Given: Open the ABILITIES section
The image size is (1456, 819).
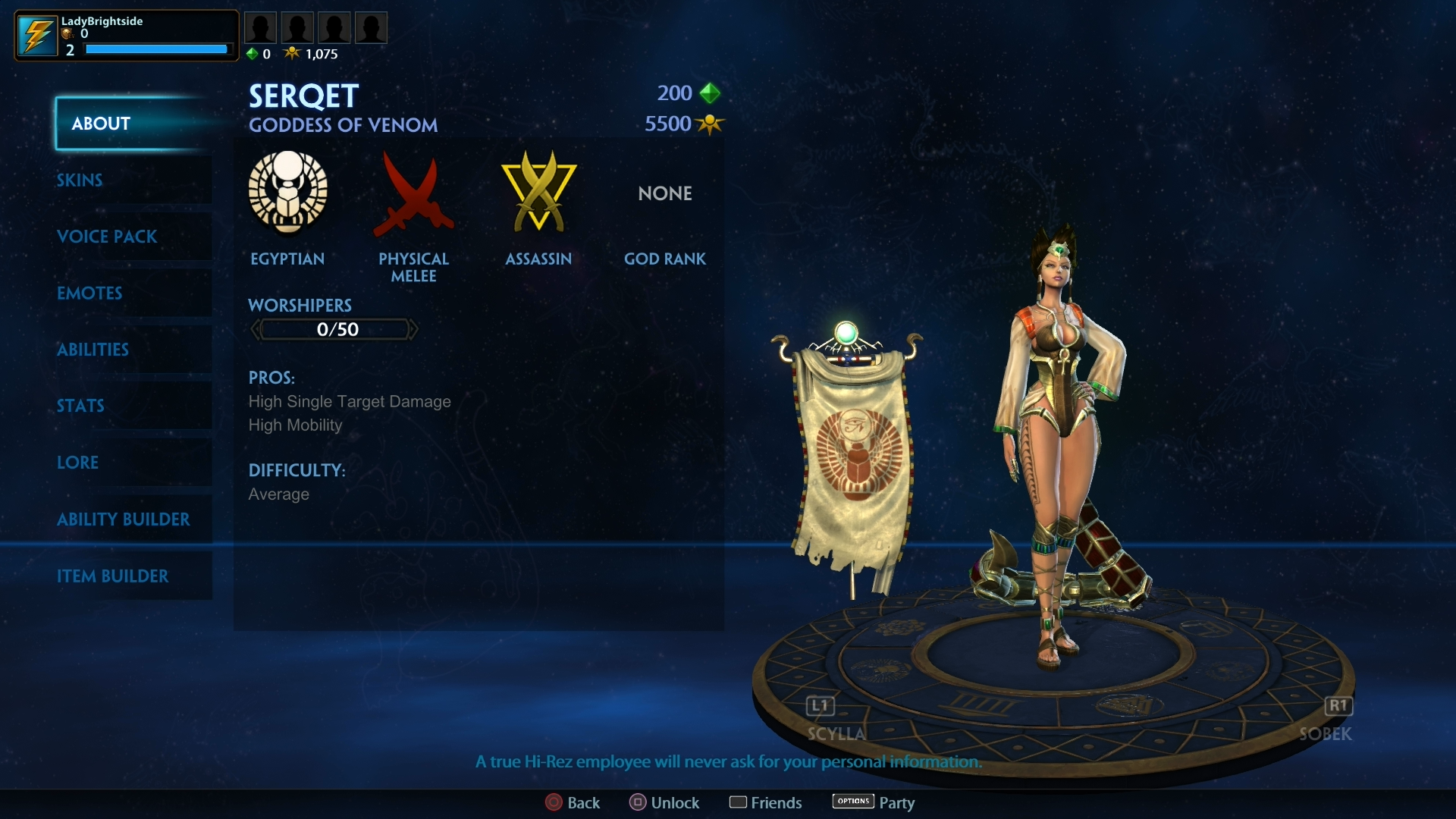Looking at the screenshot, I should point(93,350).
